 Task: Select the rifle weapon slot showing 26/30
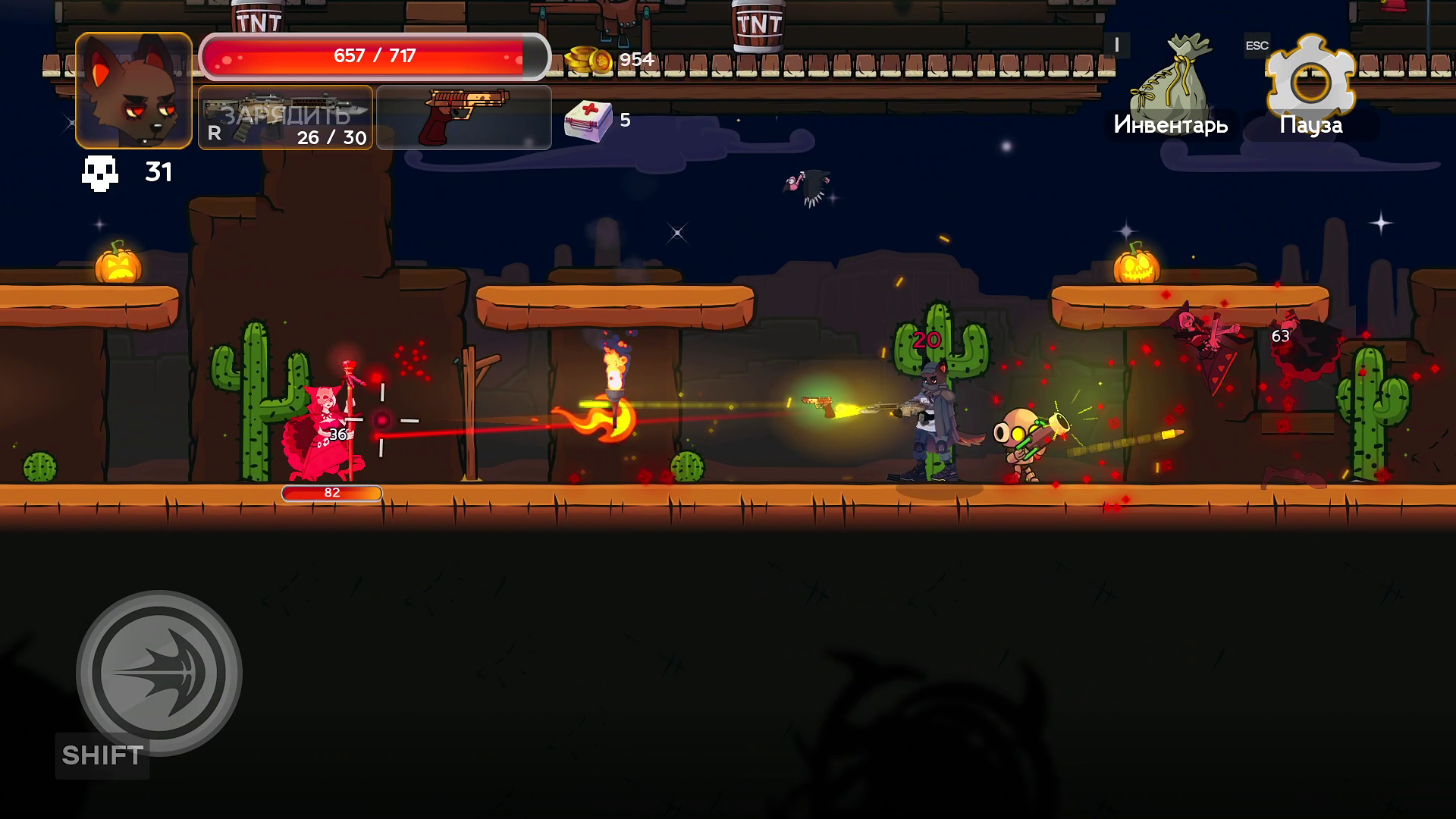point(284,115)
